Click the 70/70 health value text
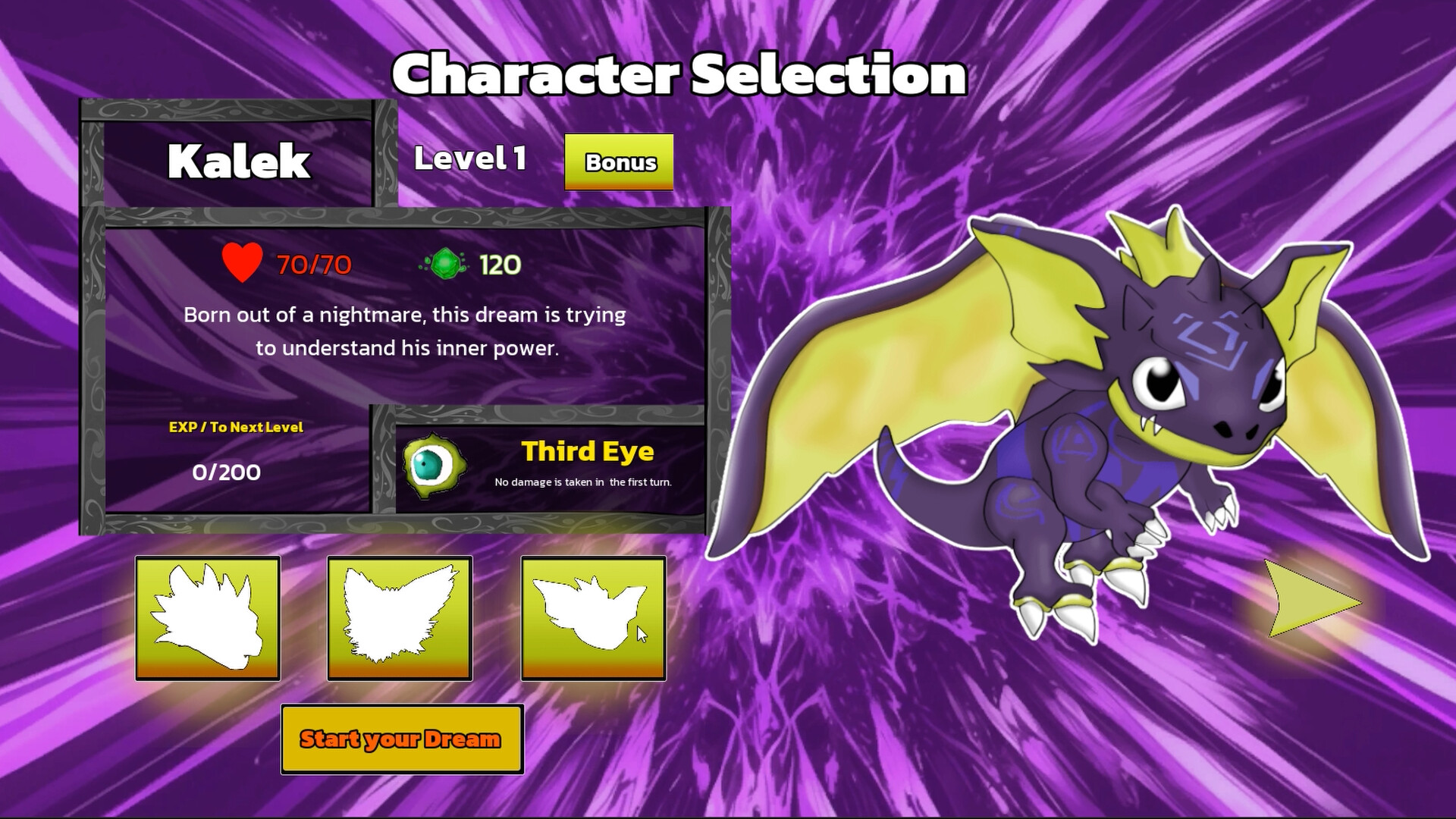Screen dimensions: 1456x819 click(x=311, y=265)
